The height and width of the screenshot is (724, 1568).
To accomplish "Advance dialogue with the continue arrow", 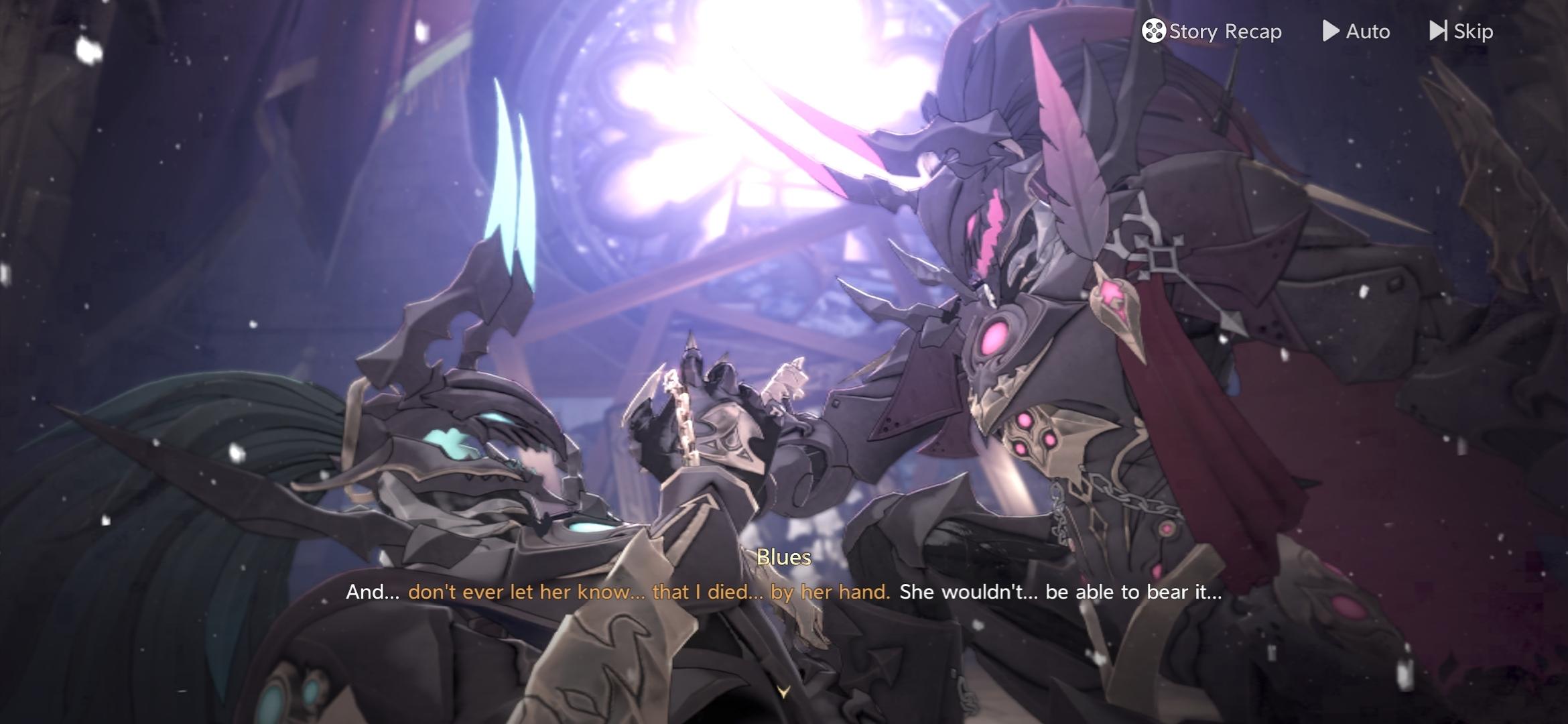I will point(783,691).
